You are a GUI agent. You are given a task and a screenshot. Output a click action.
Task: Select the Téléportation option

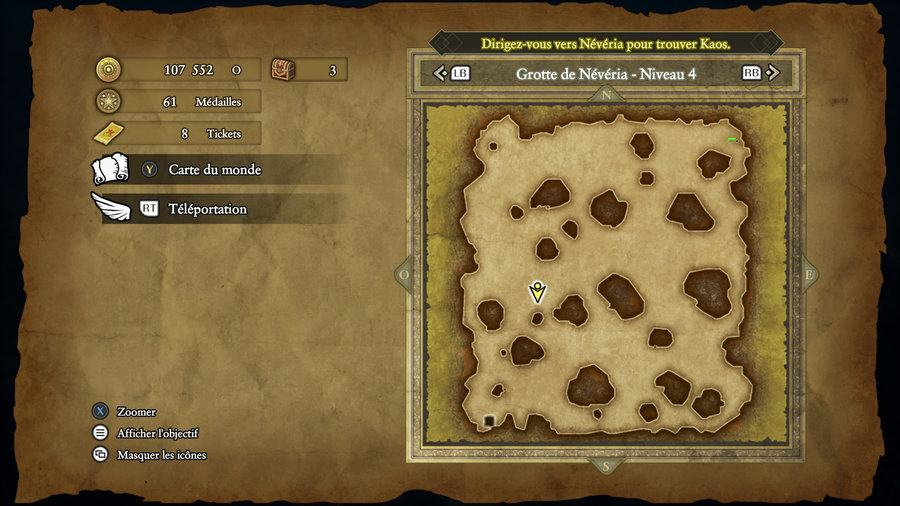click(x=207, y=209)
